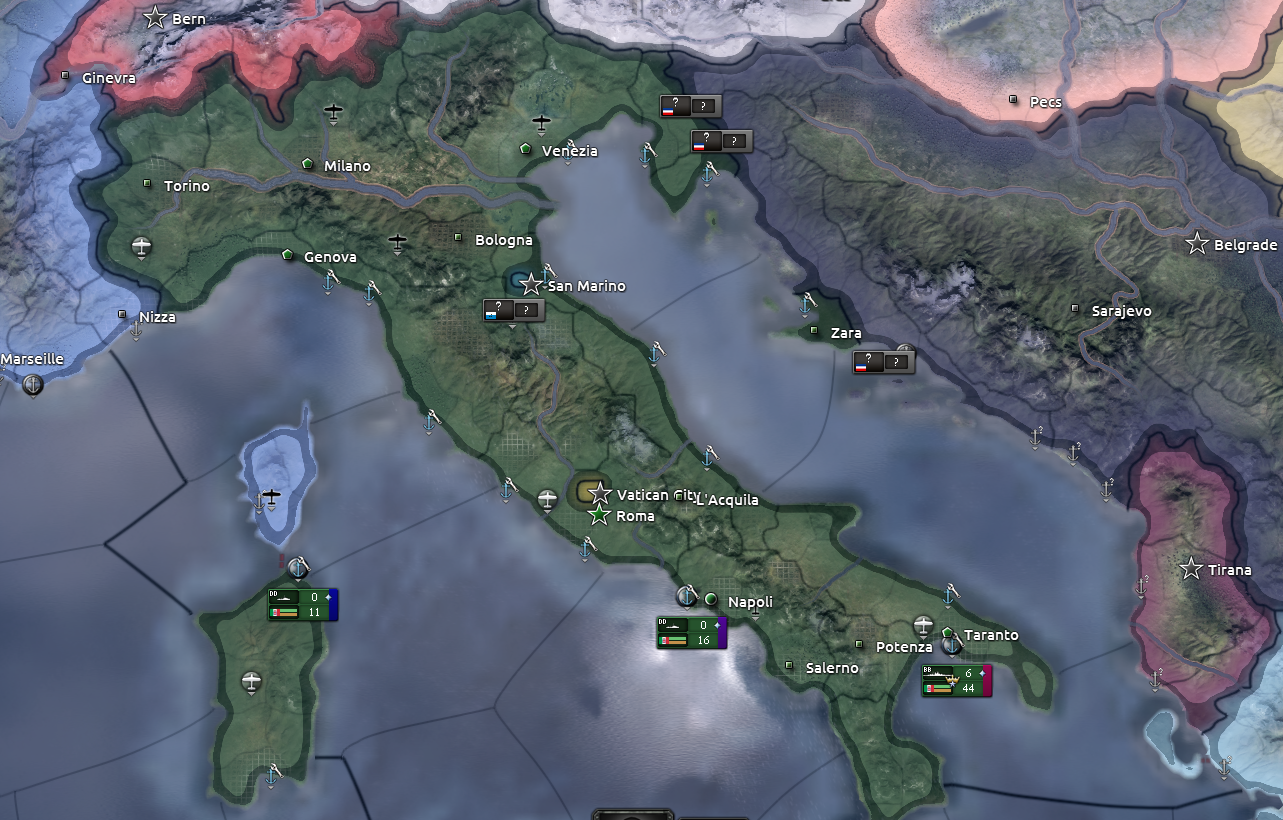Inspect the unknown division stack at Zara
The image size is (1283, 820).
pos(883,360)
